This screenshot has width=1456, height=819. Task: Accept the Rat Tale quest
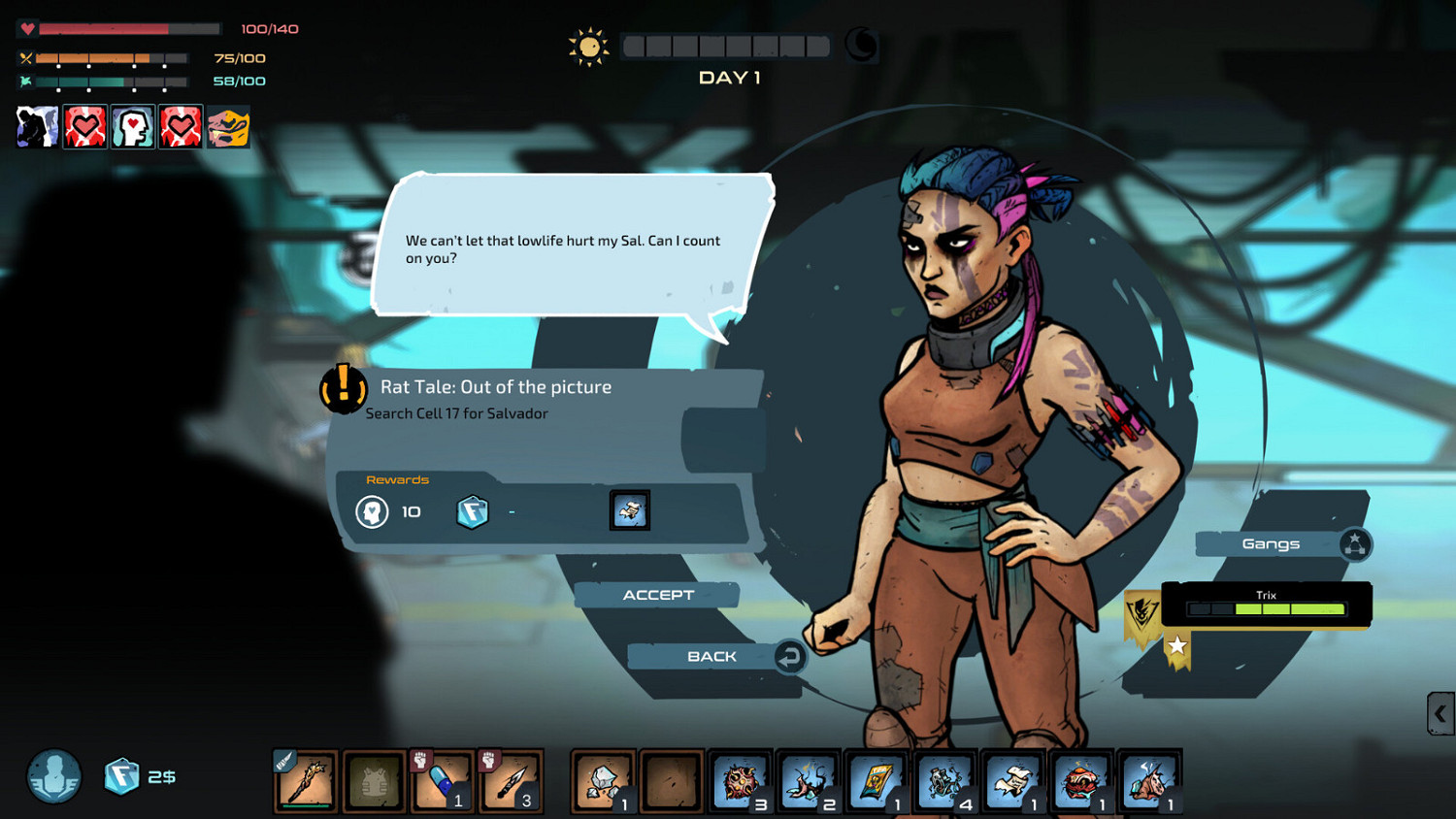(658, 595)
